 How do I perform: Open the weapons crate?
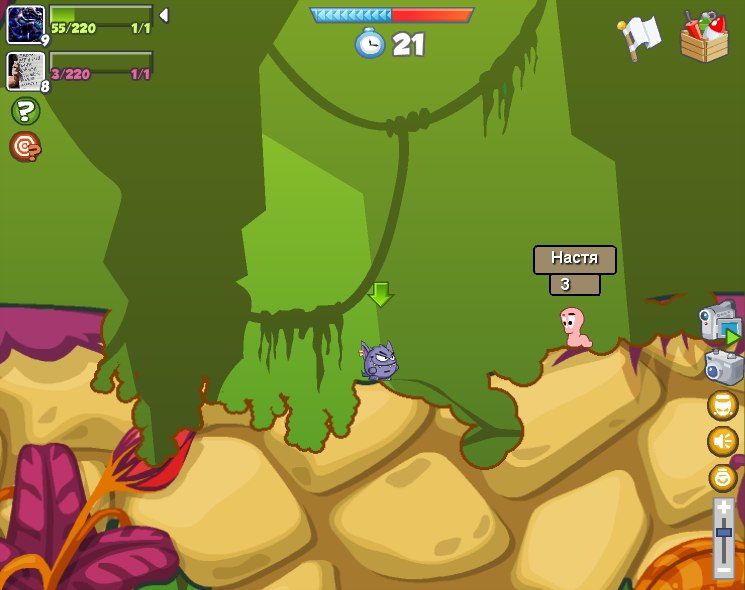(704, 38)
